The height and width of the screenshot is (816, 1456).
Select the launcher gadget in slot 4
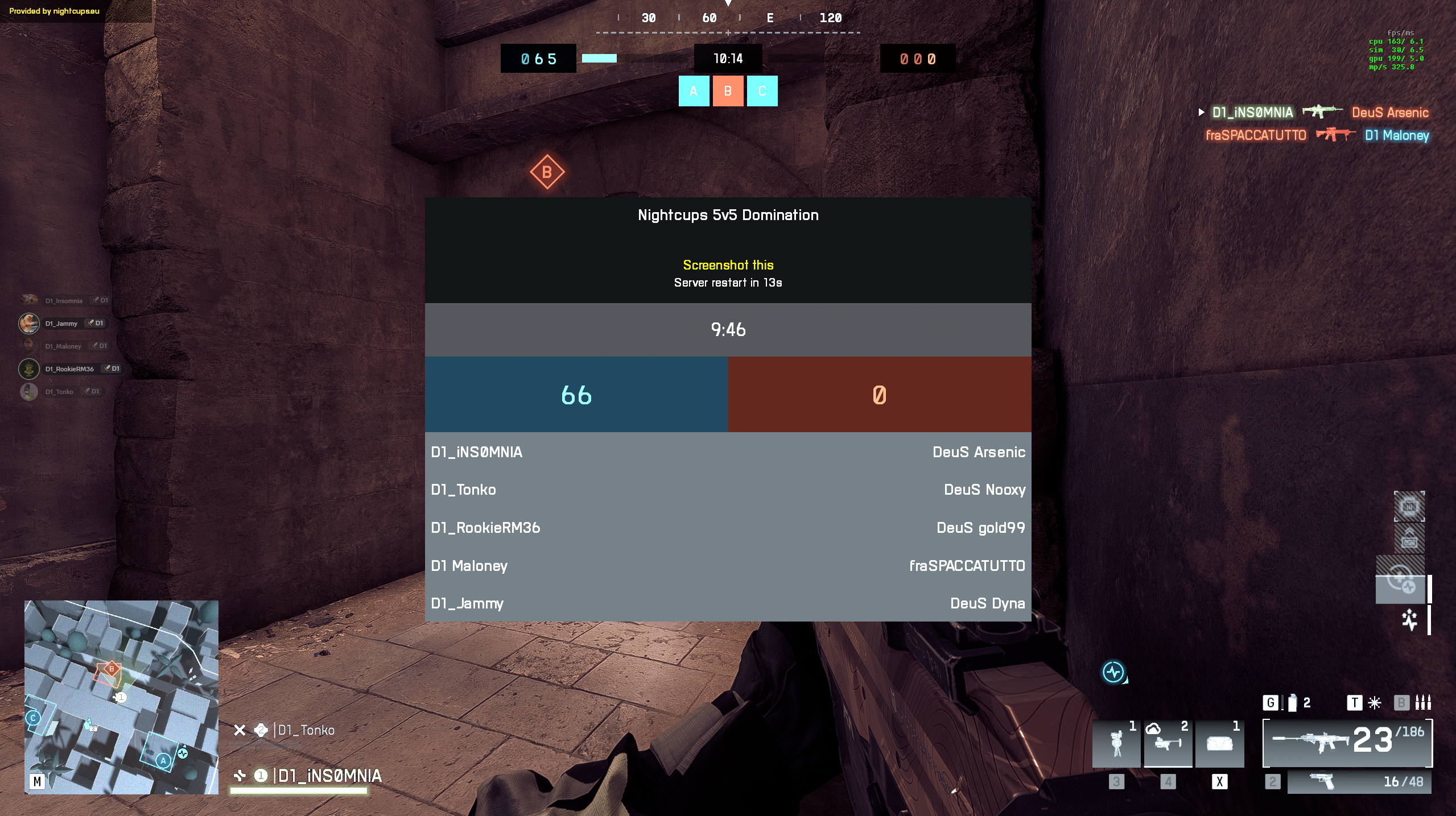pos(1168,744)
